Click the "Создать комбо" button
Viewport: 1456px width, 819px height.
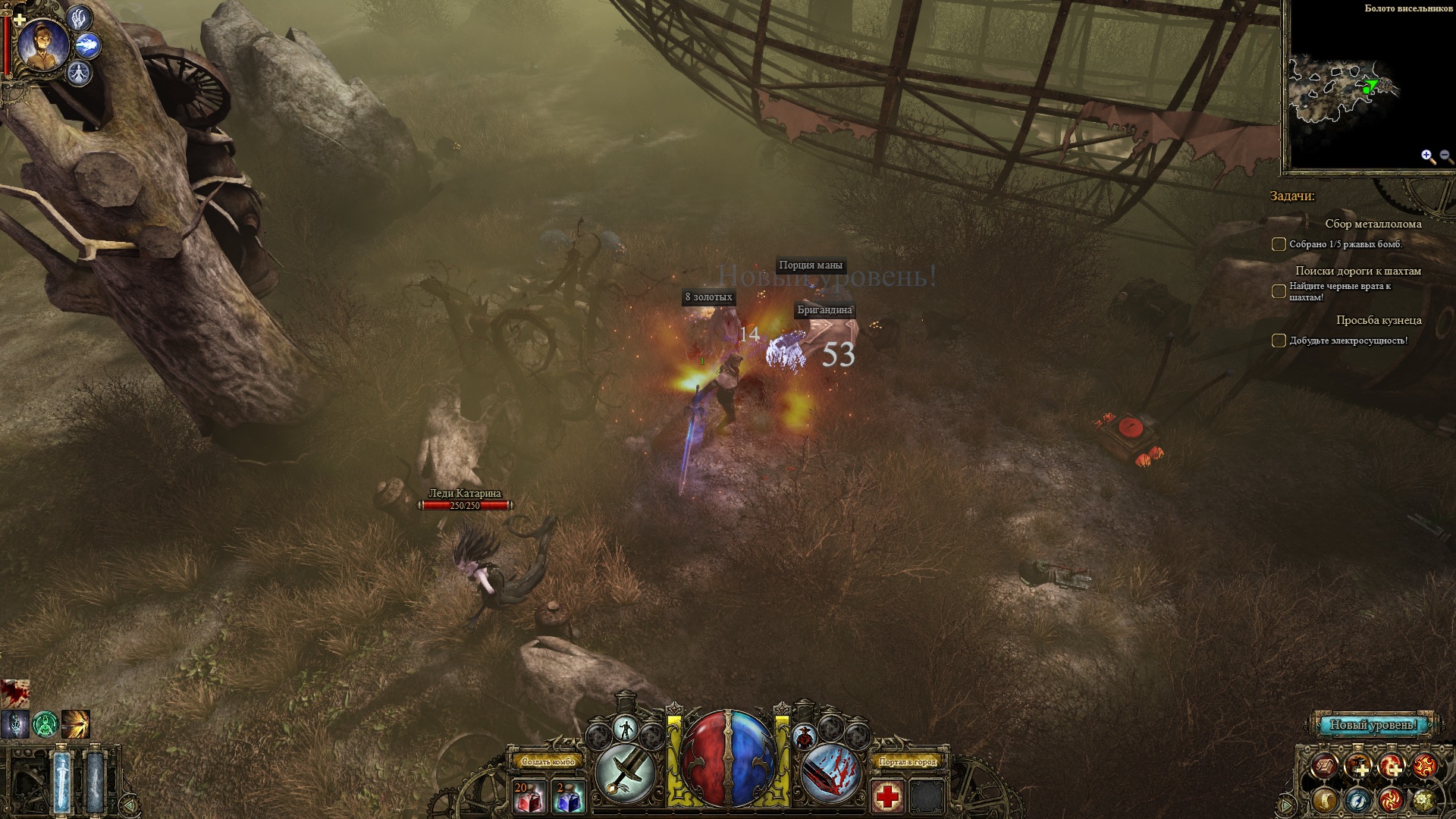[x=545, y=761]
